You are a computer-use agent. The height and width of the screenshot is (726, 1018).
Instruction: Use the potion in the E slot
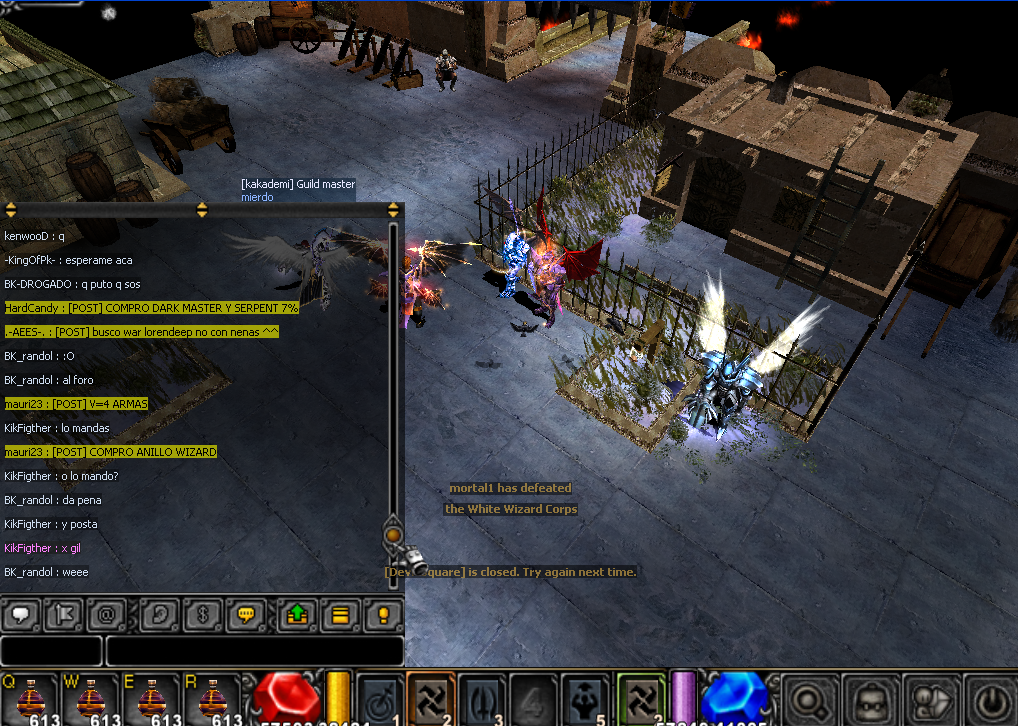coord(151,698)
